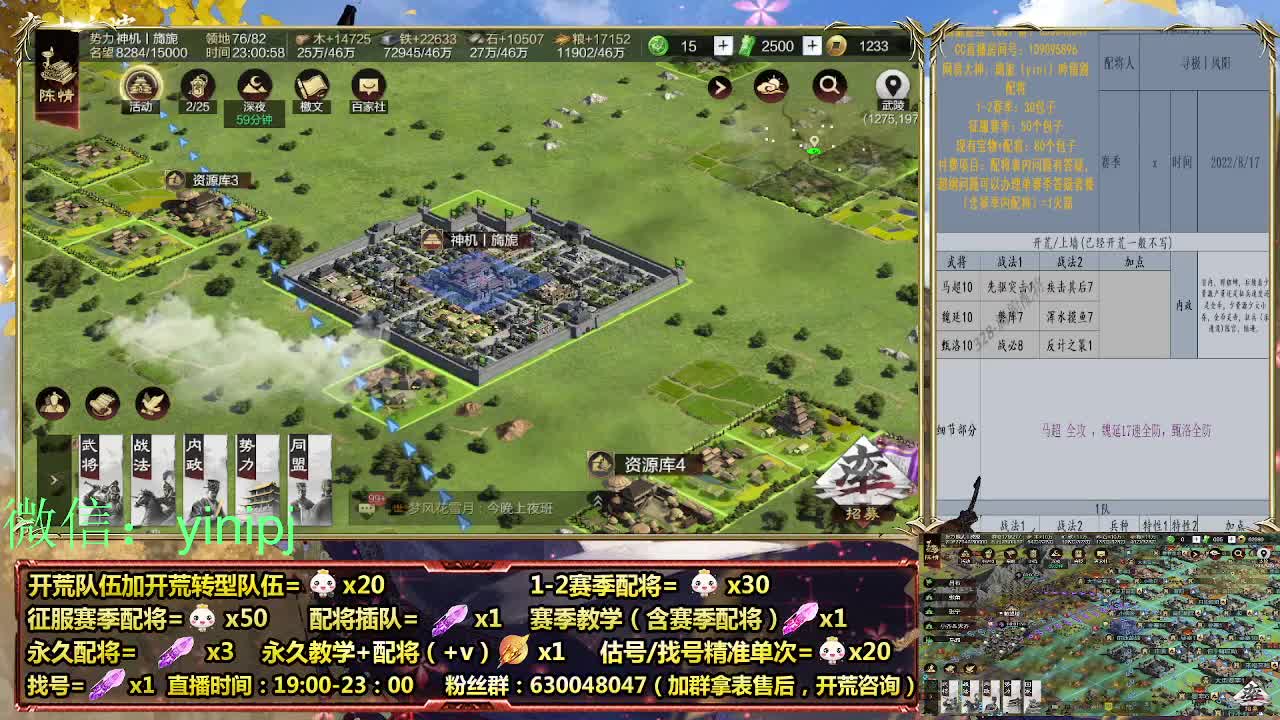
Task: Select the magnifier search icon
Action: [x=829, y=86]
